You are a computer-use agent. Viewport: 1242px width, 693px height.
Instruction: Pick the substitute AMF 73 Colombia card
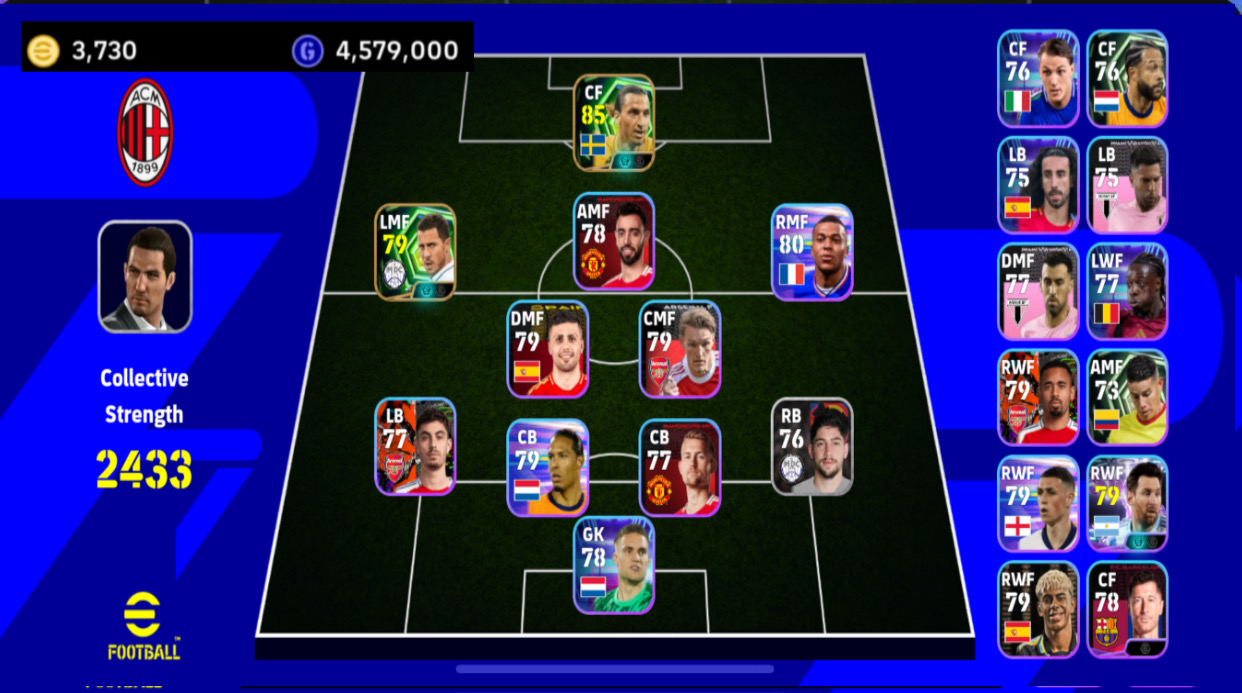click(x=1127, y=397)
